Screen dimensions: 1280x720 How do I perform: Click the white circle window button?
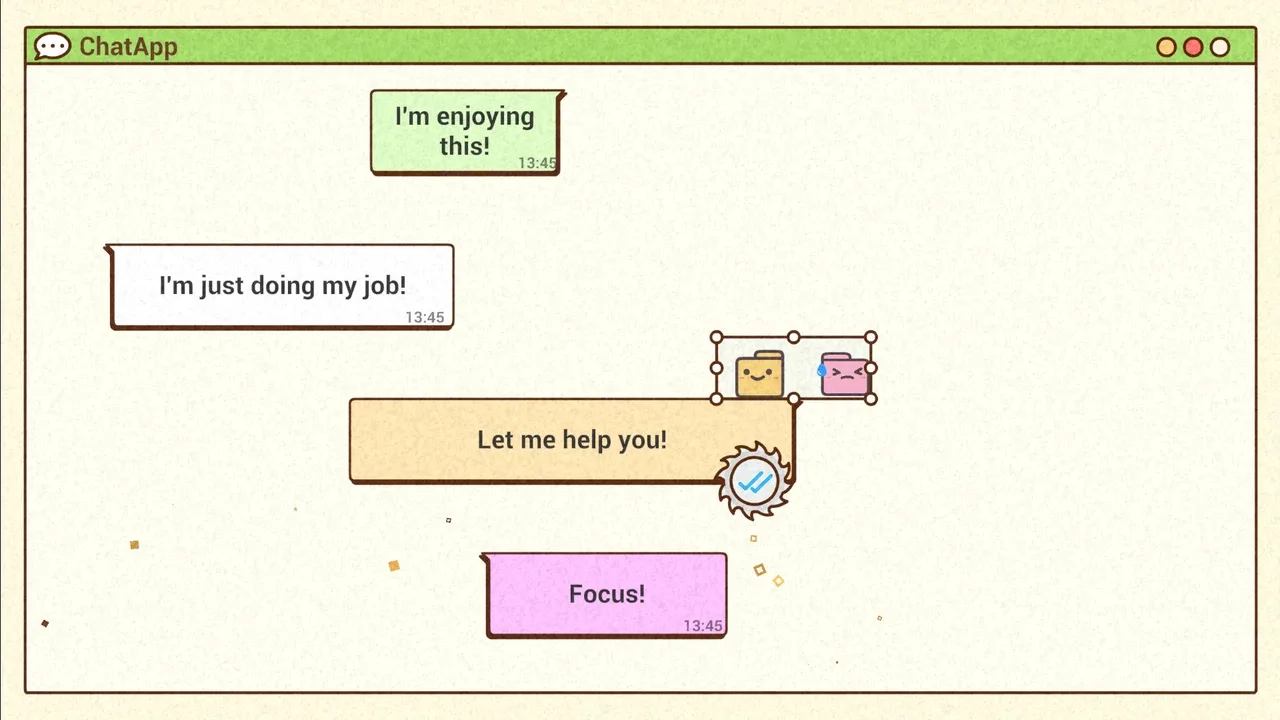pyautogui.click(x=1220, y=47)
